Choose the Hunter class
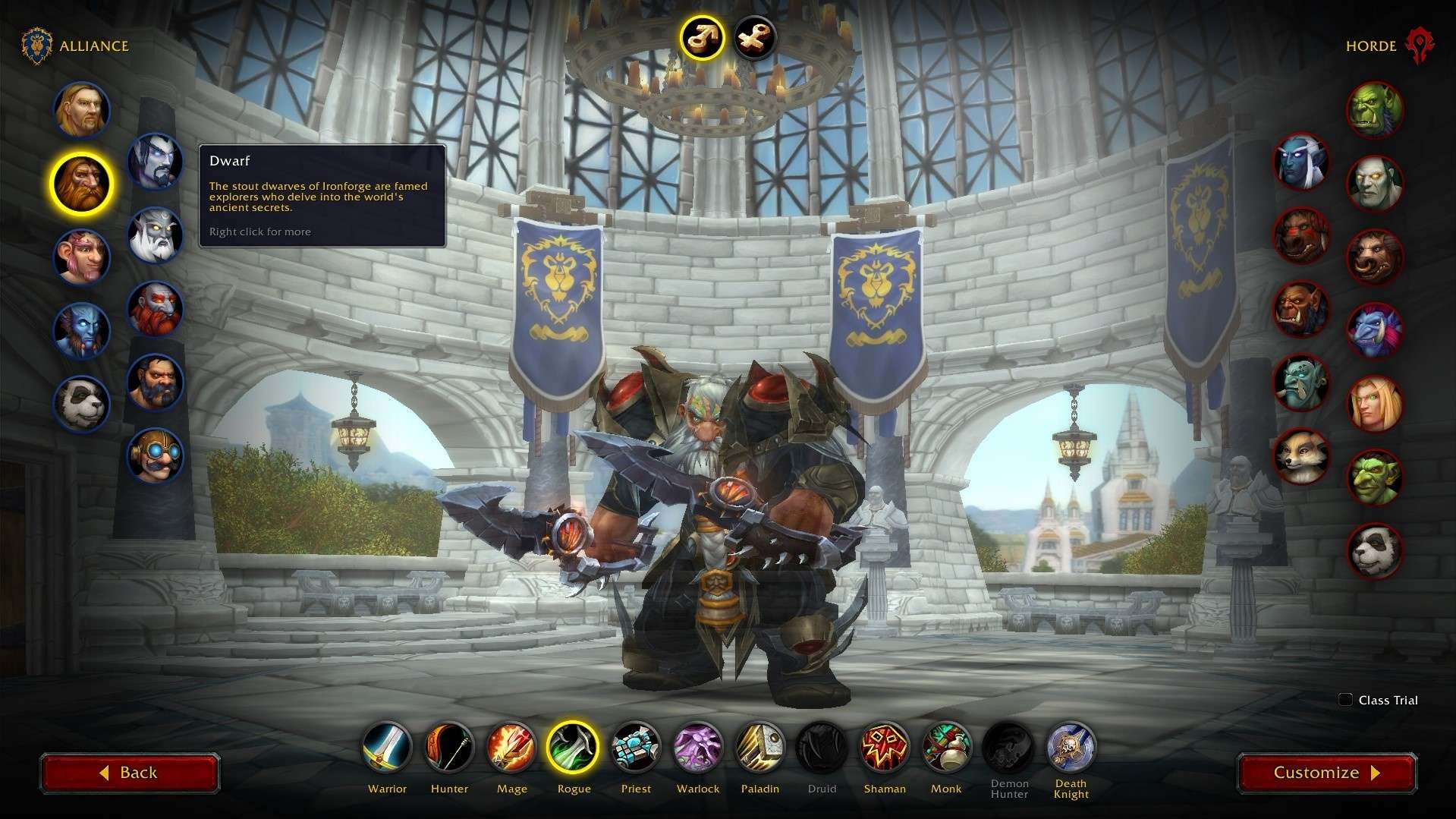 click(x=449, y=747)
